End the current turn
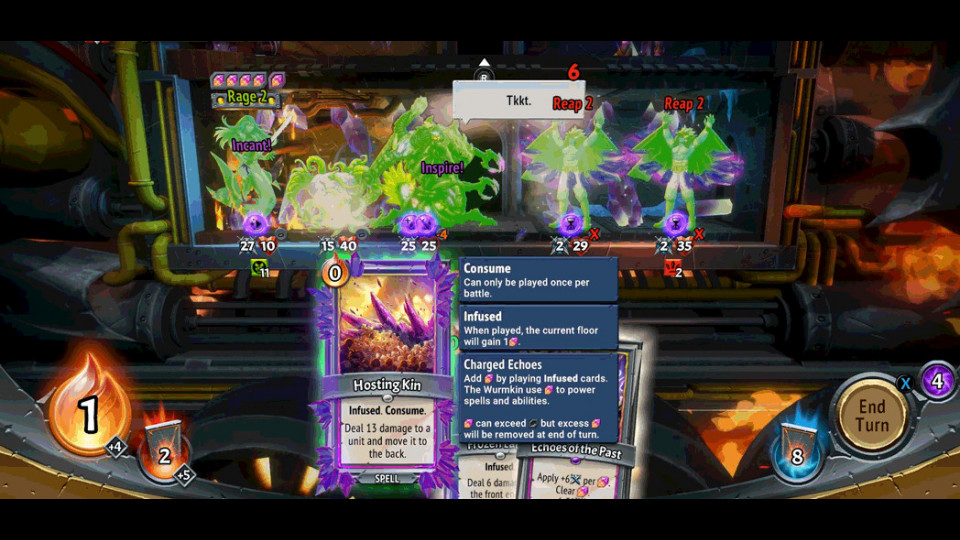The width and height of the screenshot is (960, 540). (x=871, y=415)
